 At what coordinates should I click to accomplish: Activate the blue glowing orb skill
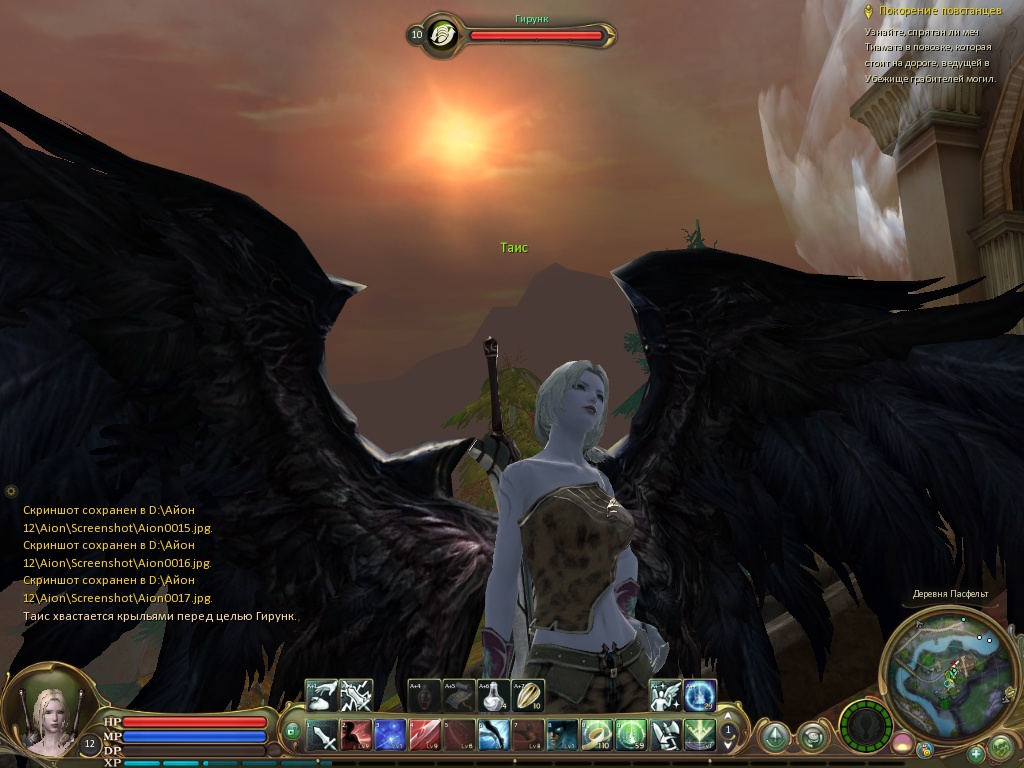(x=700, y=695)
